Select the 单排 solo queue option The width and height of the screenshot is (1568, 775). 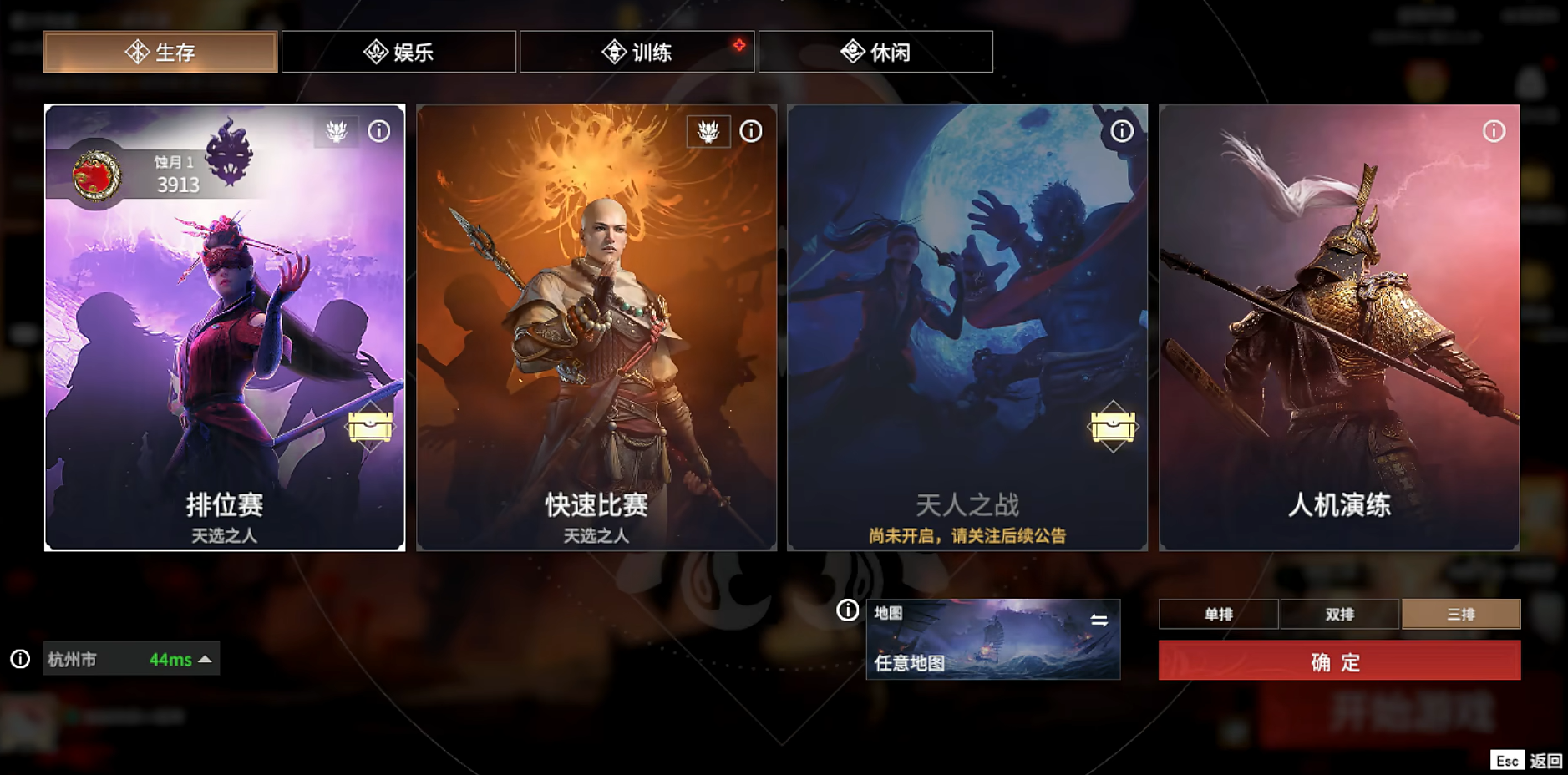point(1218,614)
